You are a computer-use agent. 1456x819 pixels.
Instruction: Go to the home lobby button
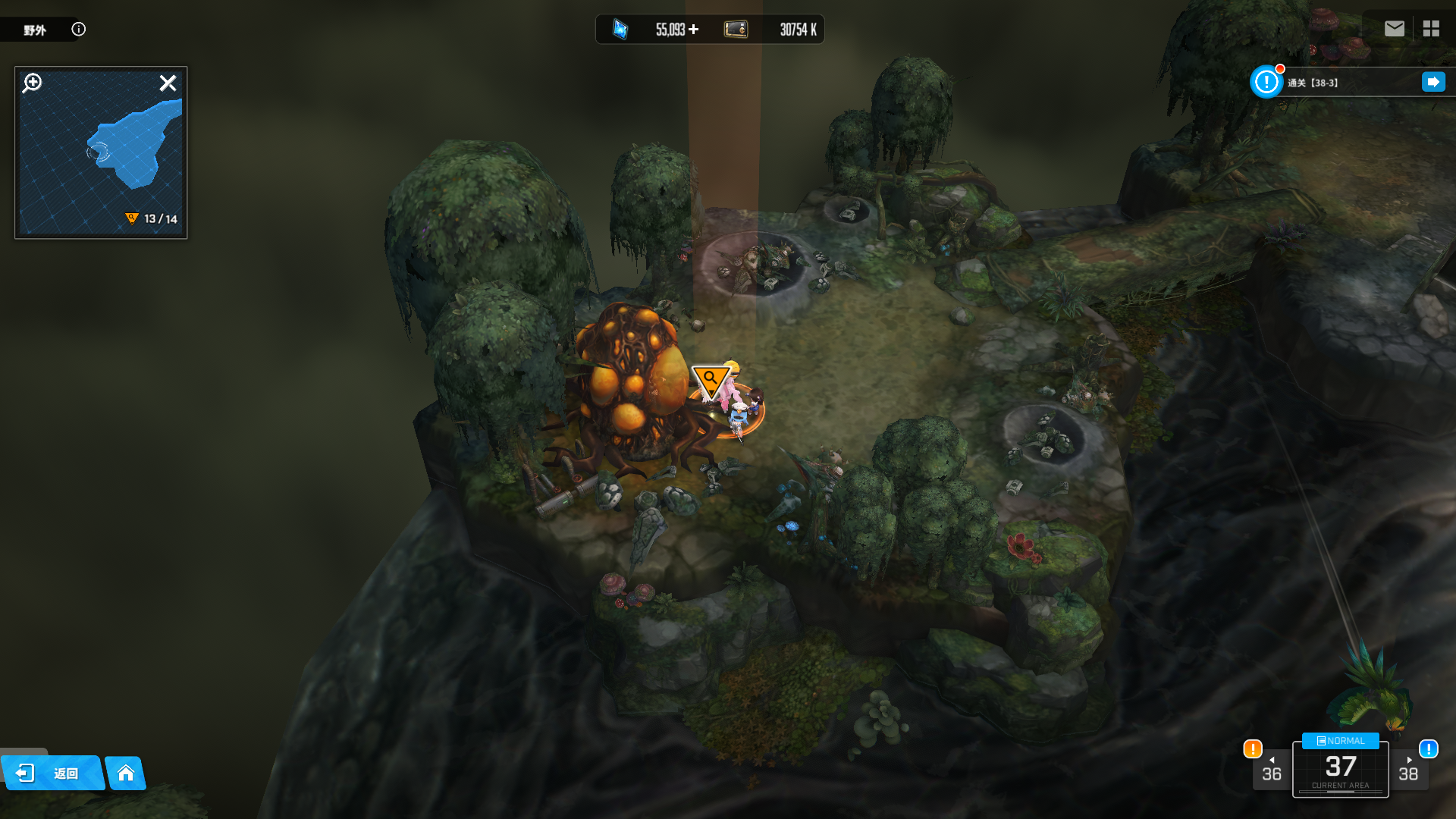coord(126,773)
